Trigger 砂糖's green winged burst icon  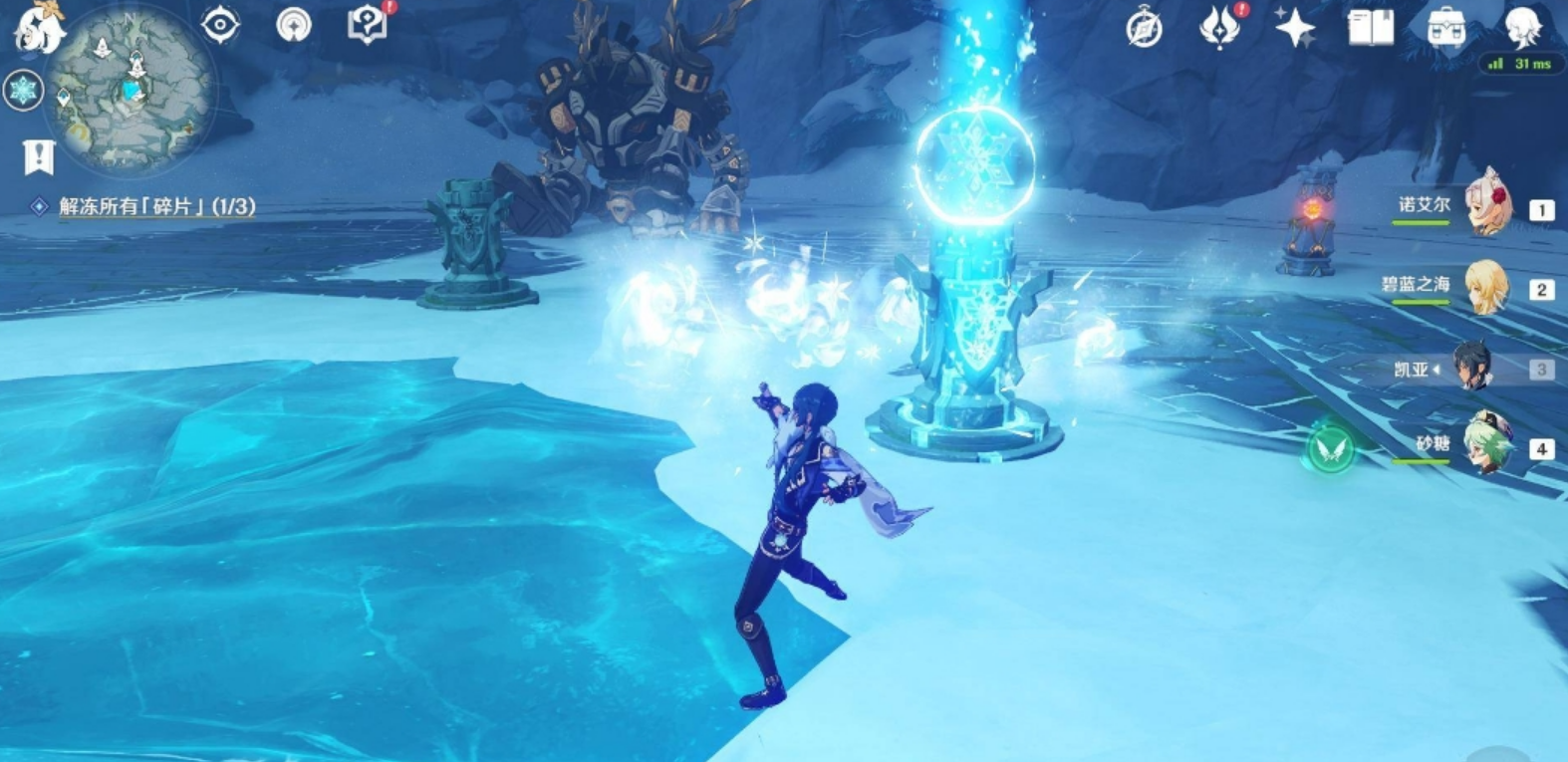pyautogui.click(x=1331, y=448)
